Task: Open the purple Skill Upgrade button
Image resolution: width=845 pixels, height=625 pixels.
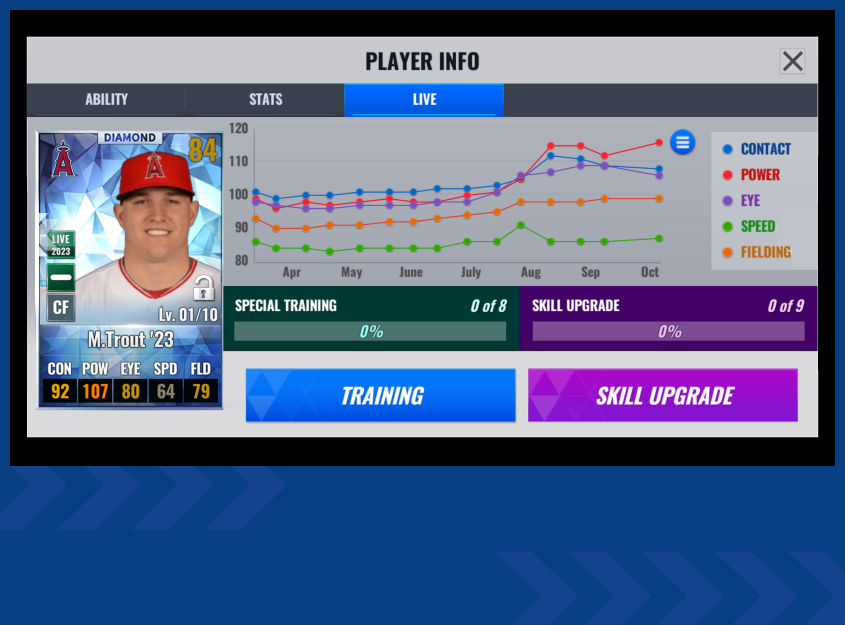Action: coord(663,395)
